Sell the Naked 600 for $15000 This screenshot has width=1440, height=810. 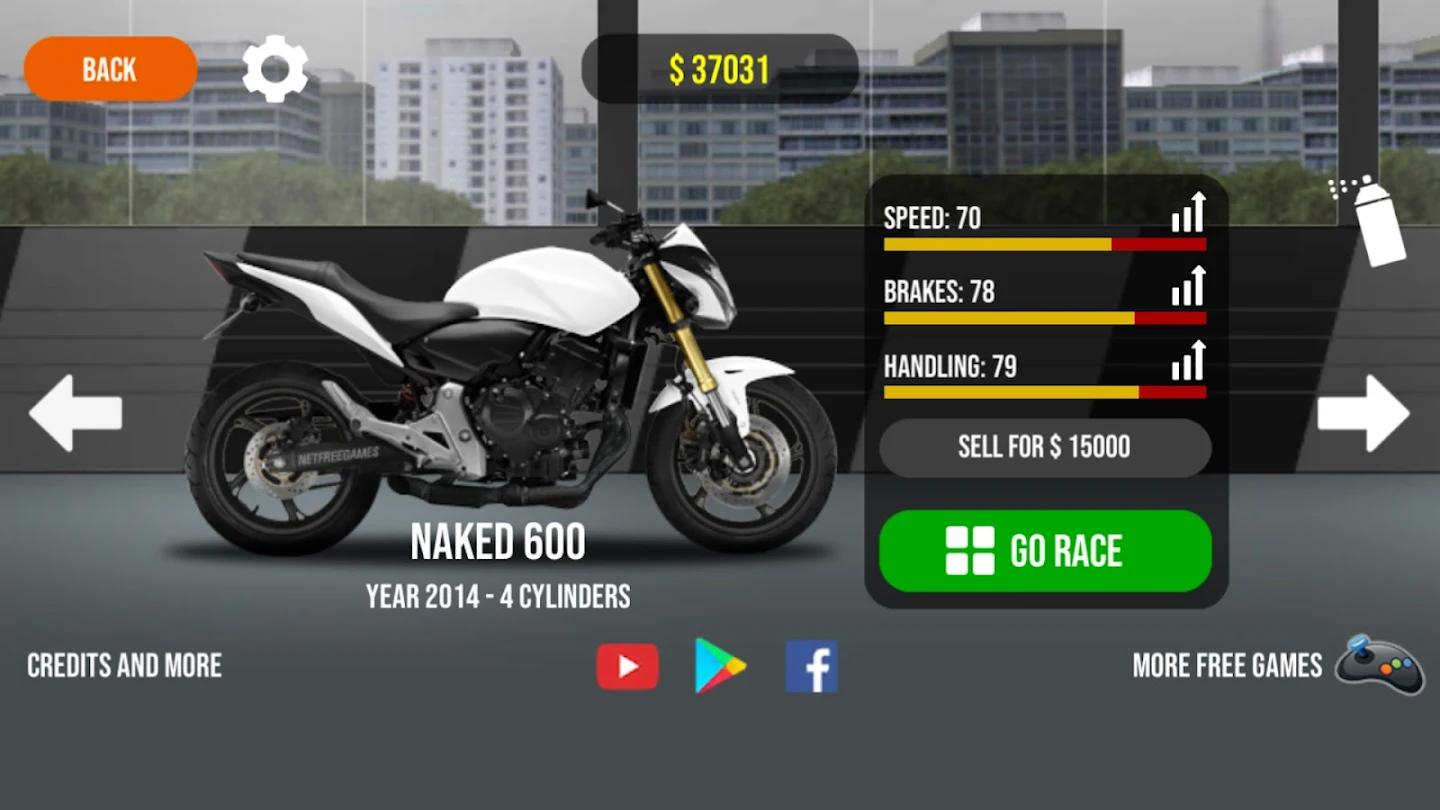pyautogui.click(x=1044, y=447)
